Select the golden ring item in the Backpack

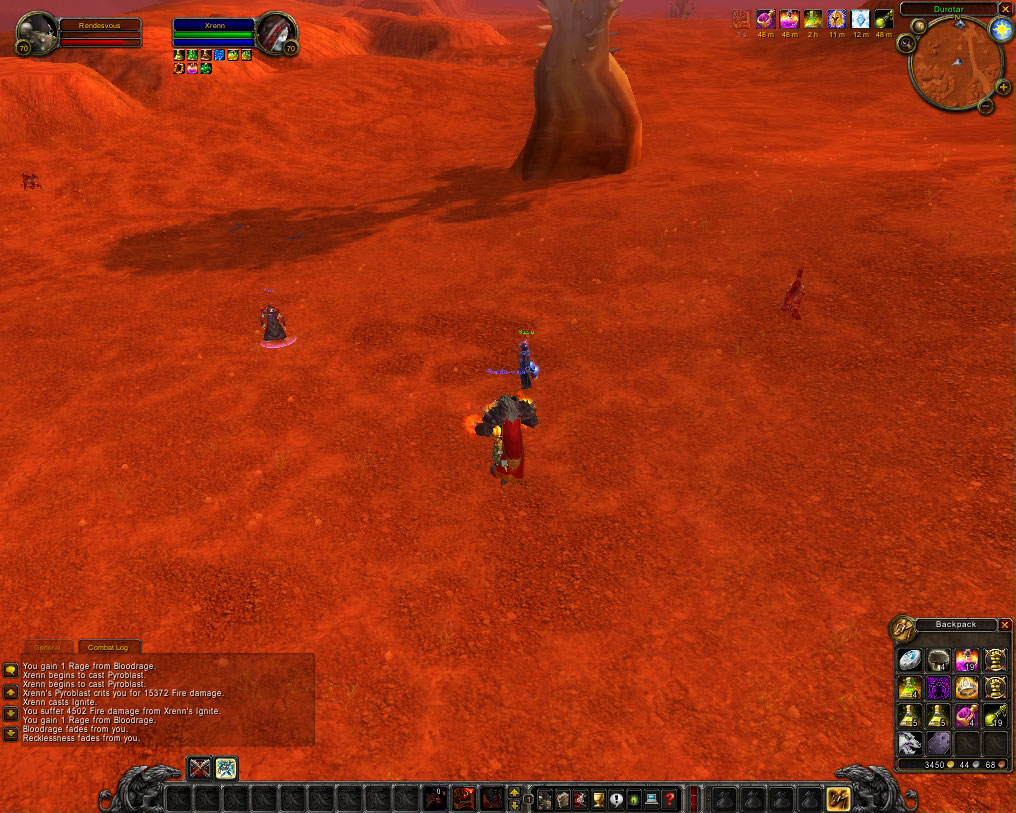966,688
